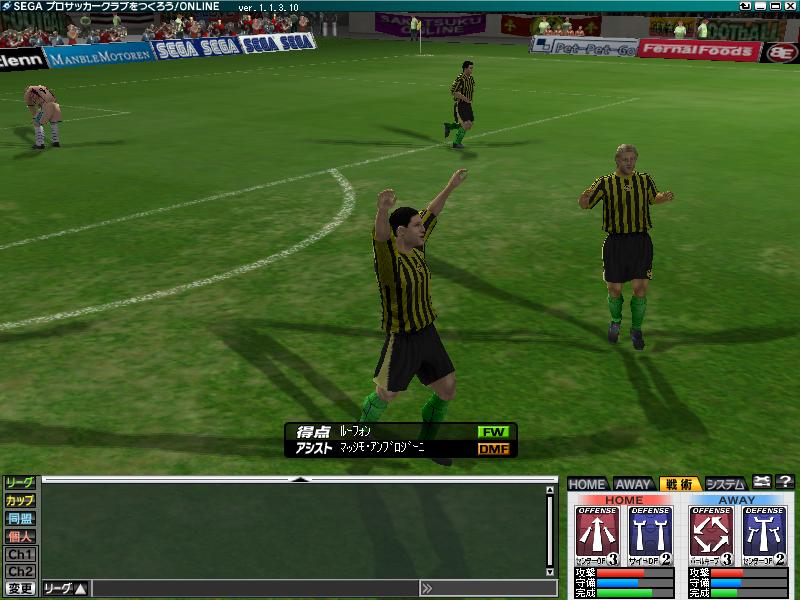Screen dimensions: 800x600
Task: Choose the AWAY defense tactic card
Action: pos(764,535)
